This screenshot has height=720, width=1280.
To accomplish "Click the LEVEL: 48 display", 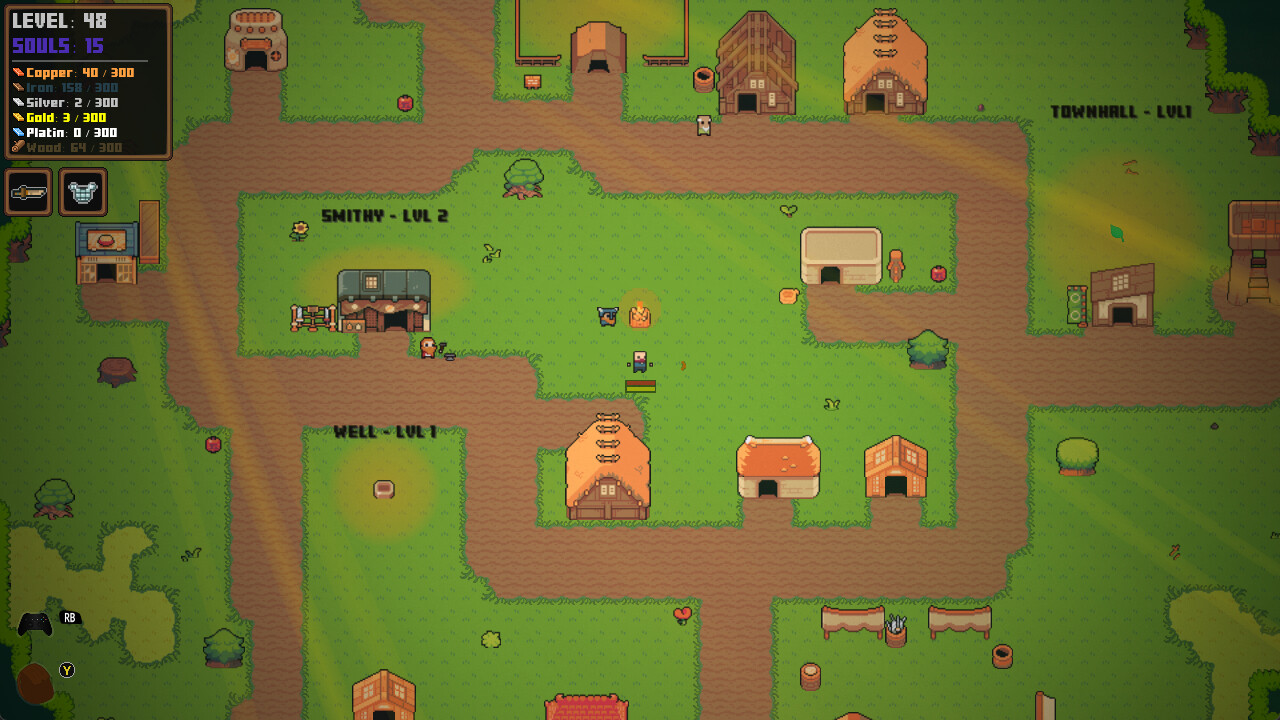I will 60,20.
